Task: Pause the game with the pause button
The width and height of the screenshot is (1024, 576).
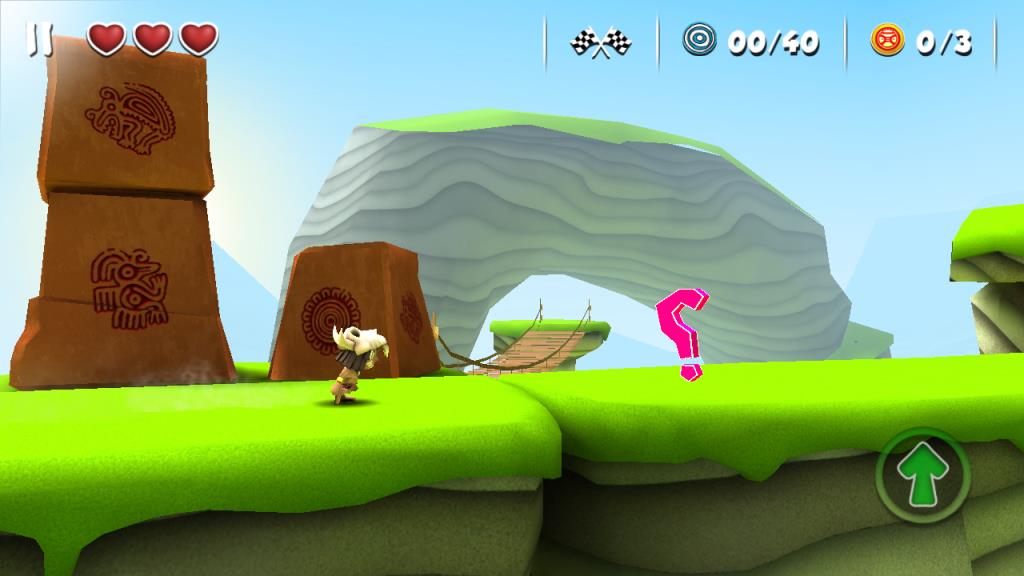Action: tap(41, 39)
